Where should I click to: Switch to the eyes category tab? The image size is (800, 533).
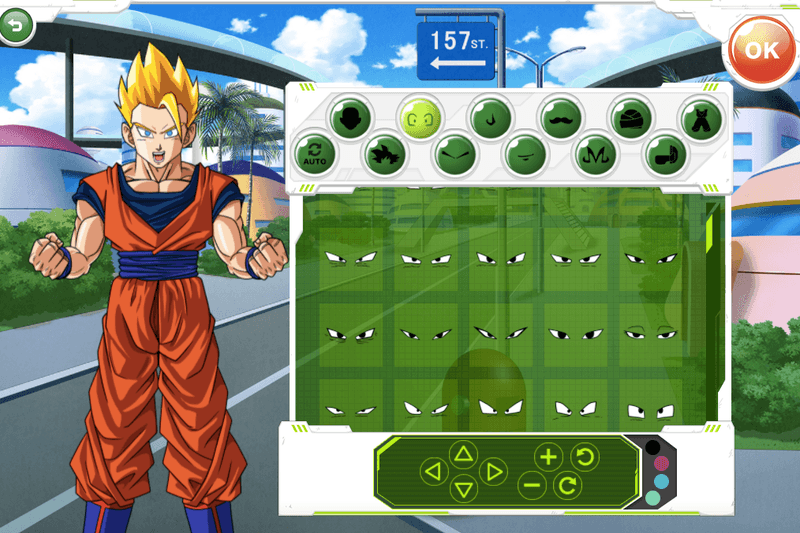[x=420, y=117]
